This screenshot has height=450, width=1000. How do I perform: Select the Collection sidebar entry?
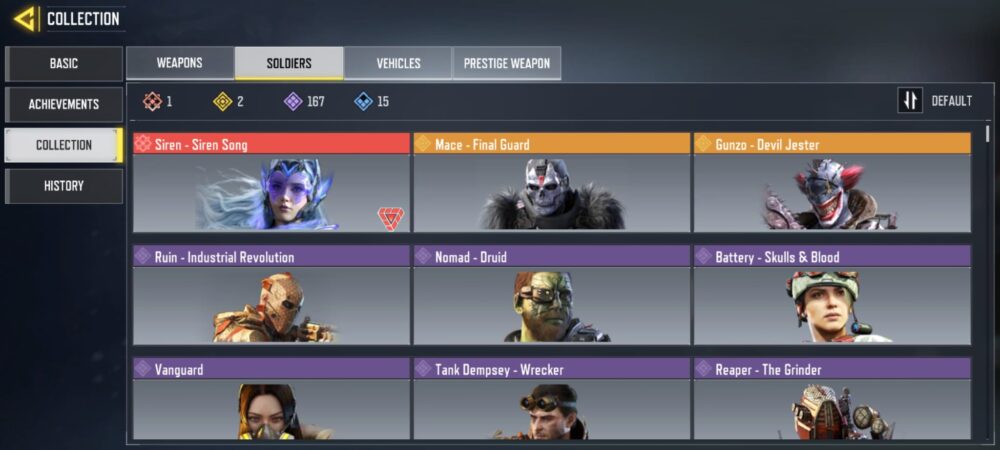(64, 145)
